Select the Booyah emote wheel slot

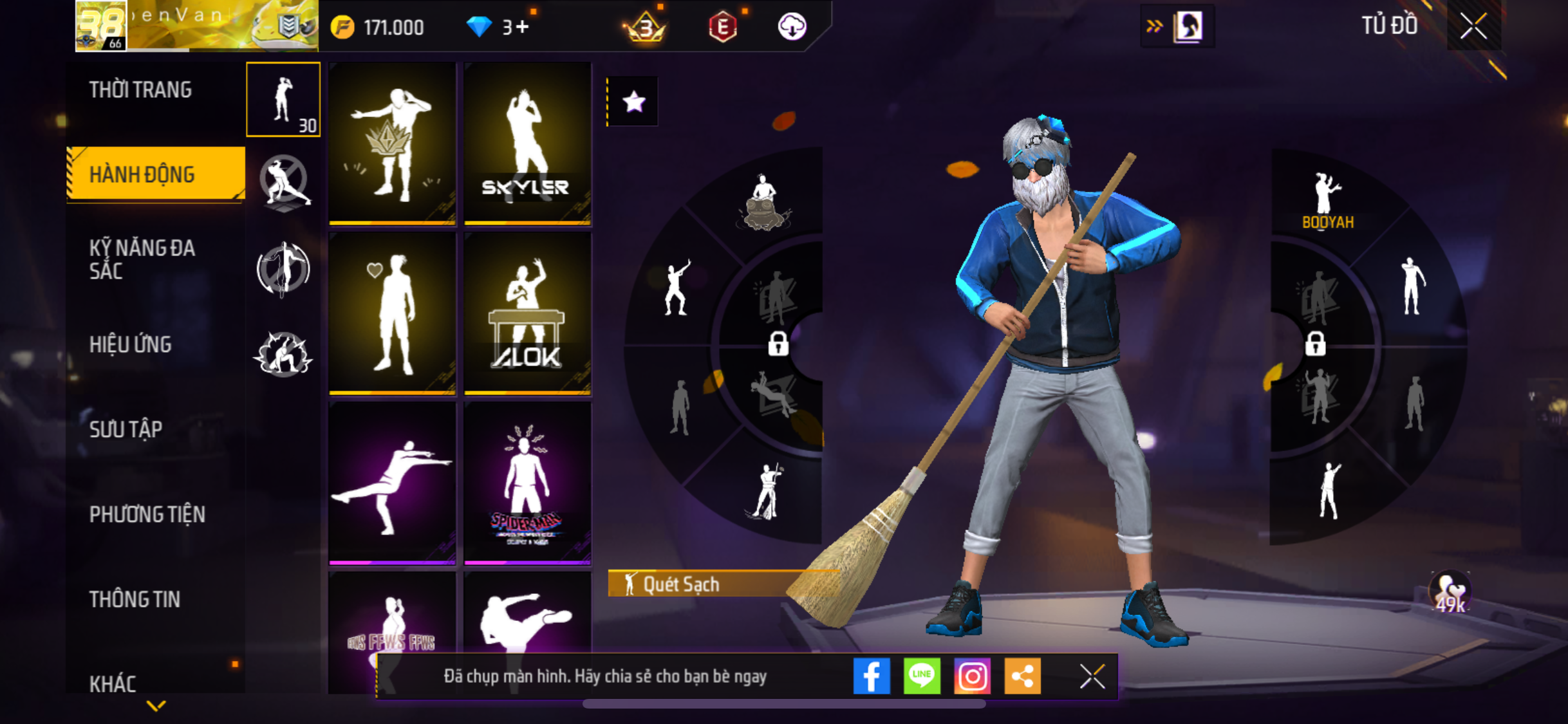coord(1327,201)
